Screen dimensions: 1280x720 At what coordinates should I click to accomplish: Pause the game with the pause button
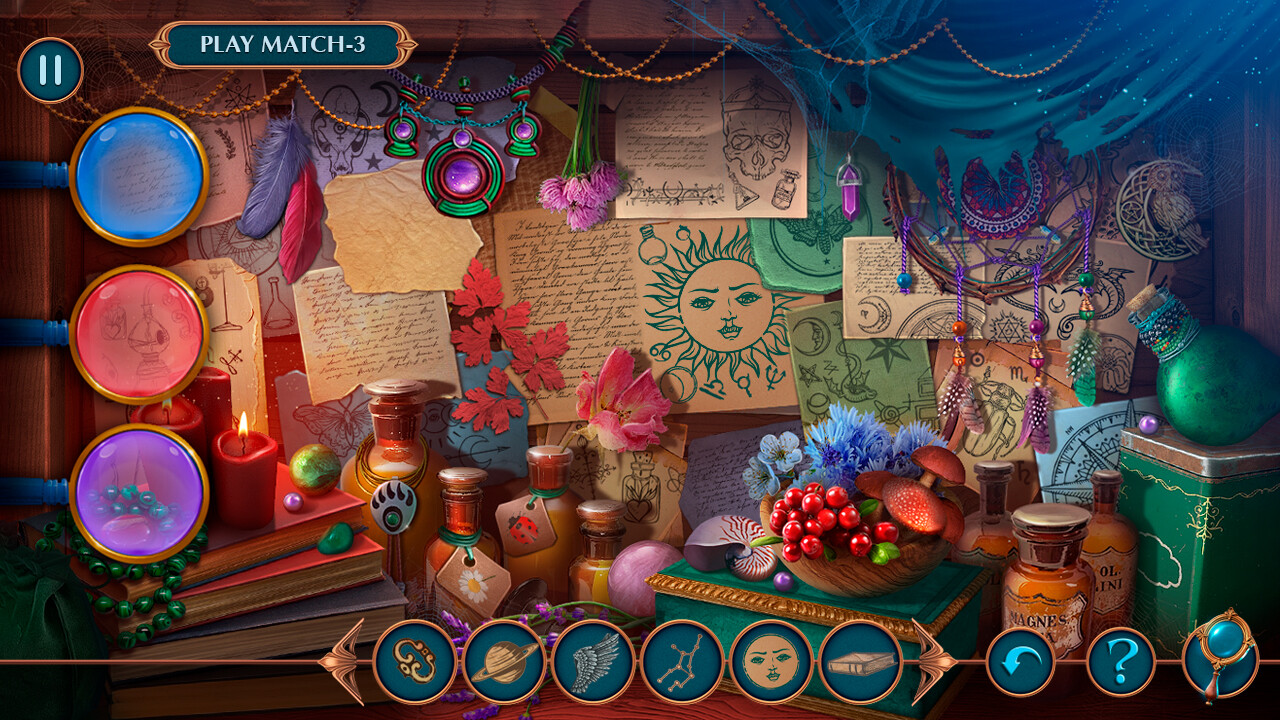coord(50,70)
